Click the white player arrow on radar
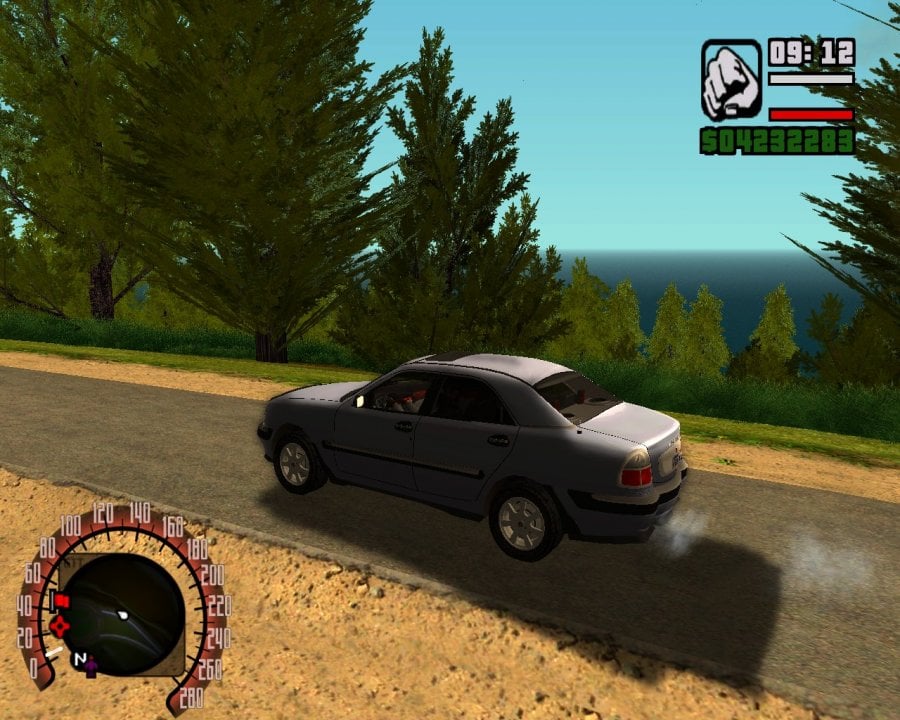 122,614
